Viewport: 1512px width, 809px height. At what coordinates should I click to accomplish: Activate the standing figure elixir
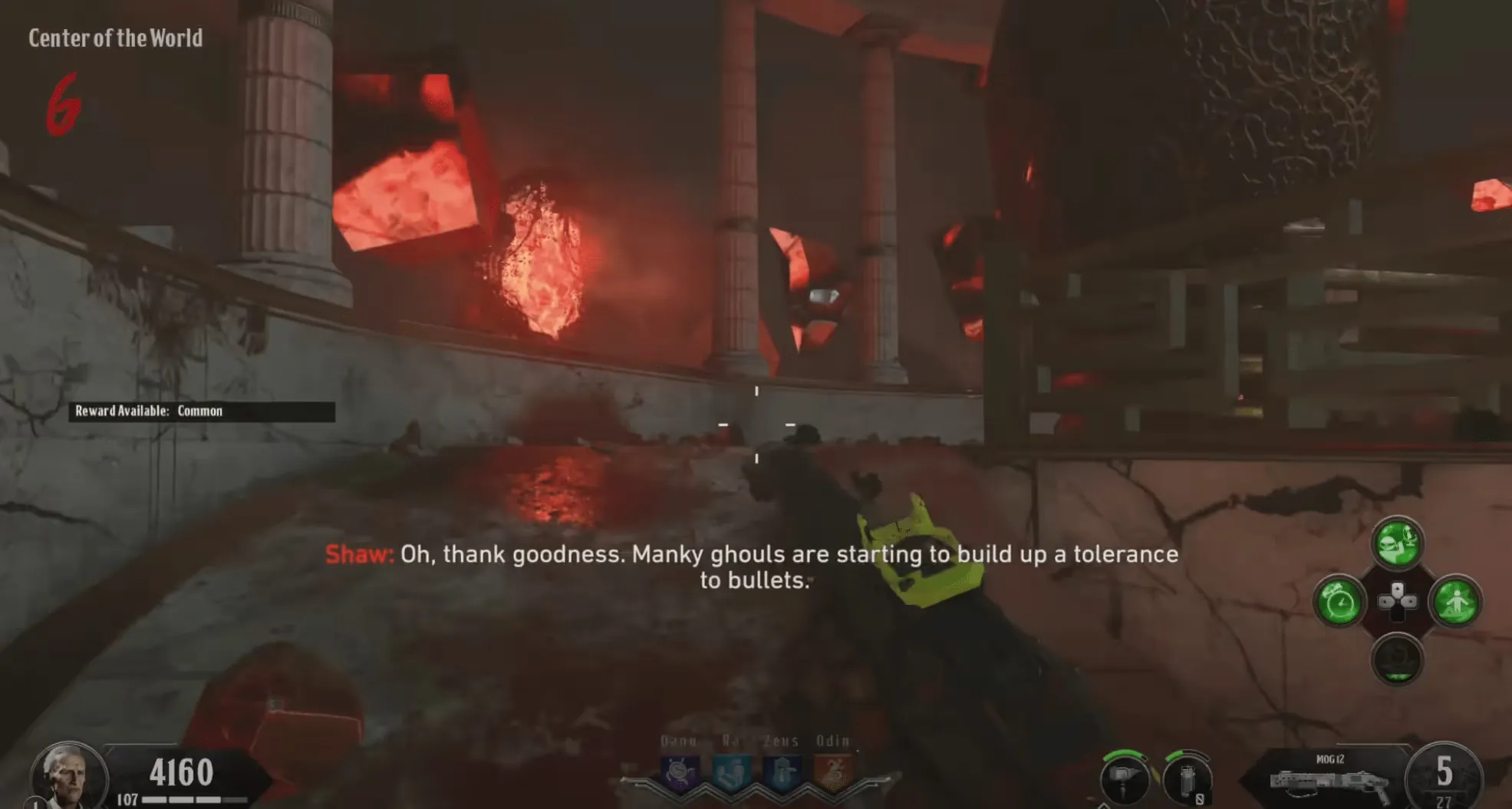point(1455,602)
